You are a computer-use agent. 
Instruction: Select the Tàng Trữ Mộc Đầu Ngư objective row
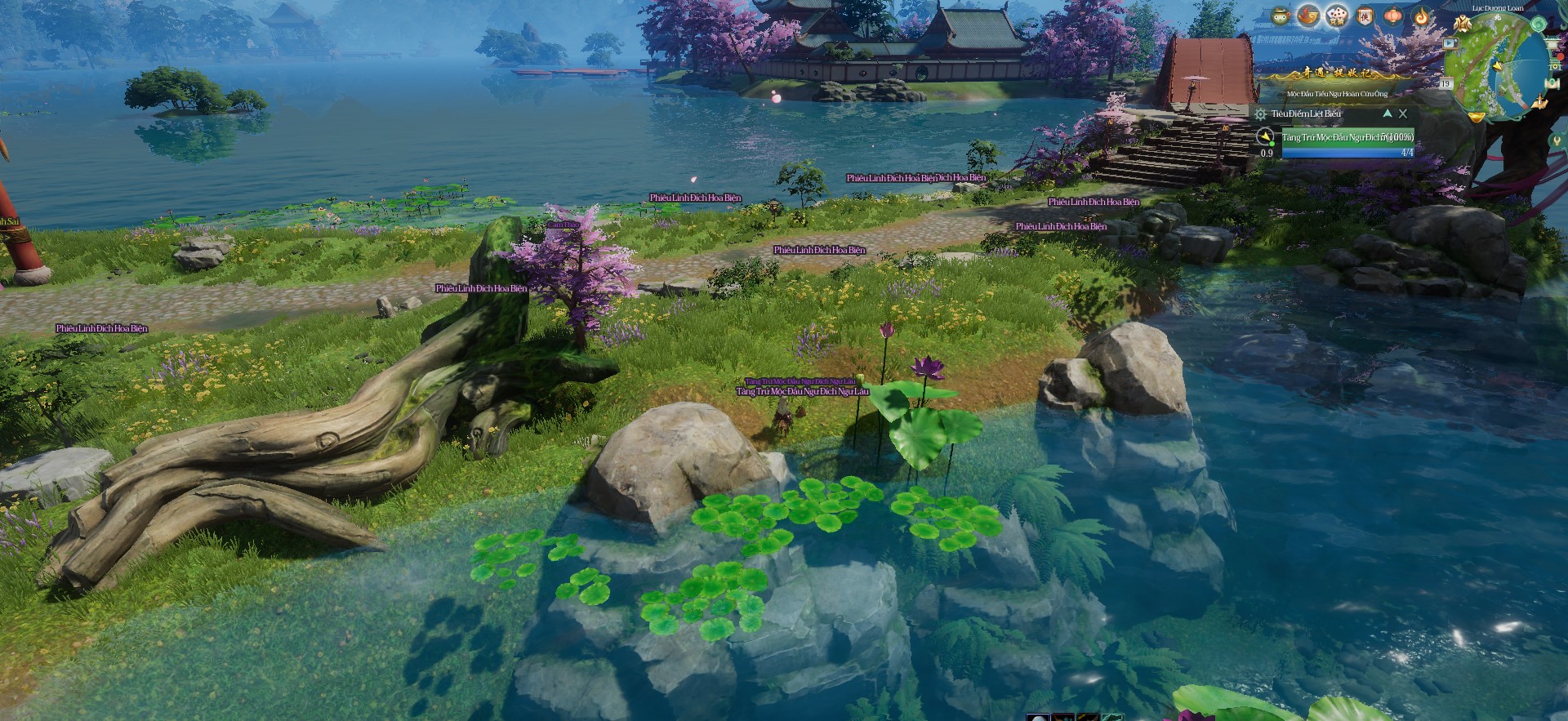[x=1347, y=137]
